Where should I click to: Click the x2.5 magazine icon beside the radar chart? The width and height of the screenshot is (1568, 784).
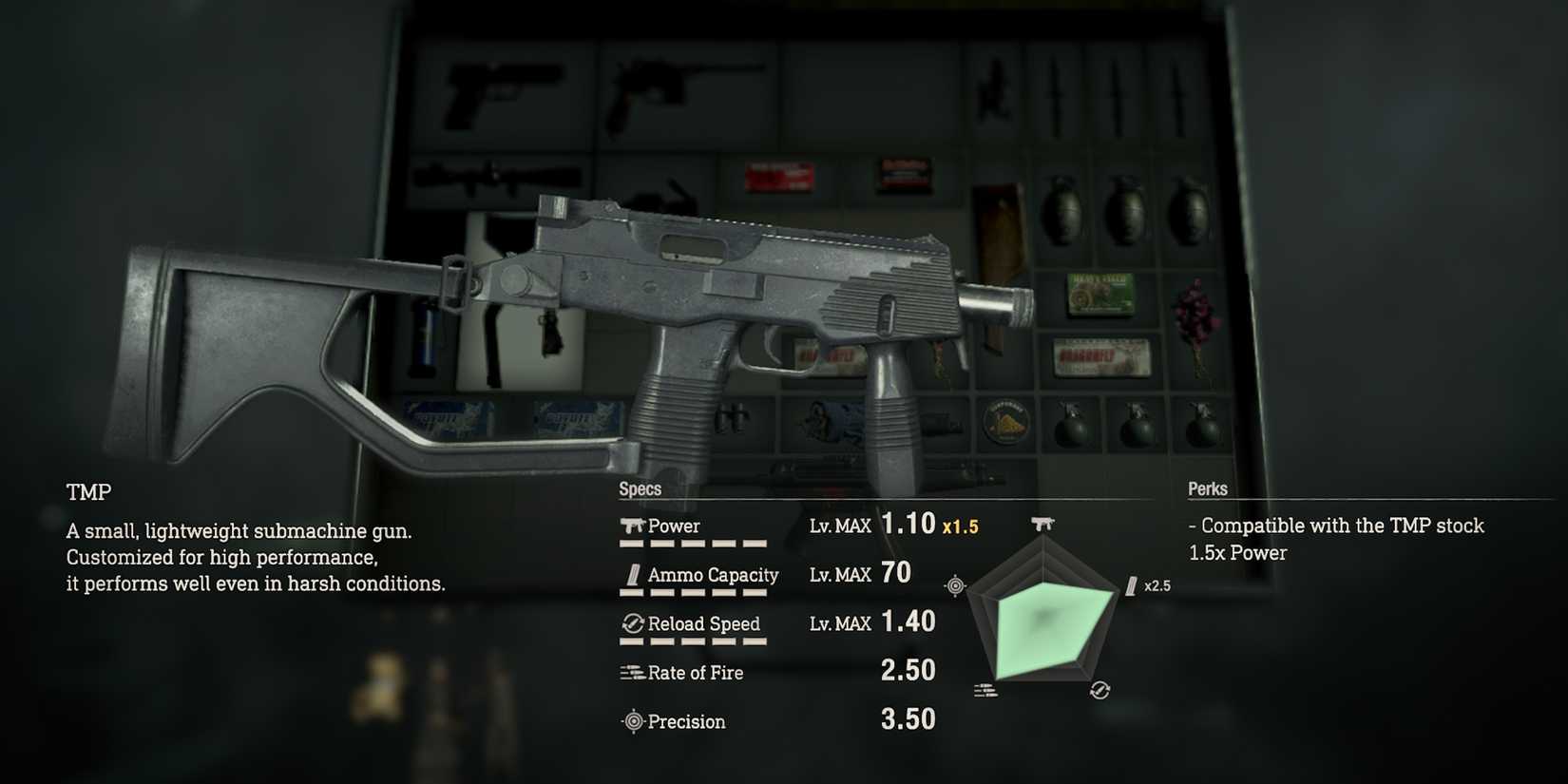tap(1132, 585)
